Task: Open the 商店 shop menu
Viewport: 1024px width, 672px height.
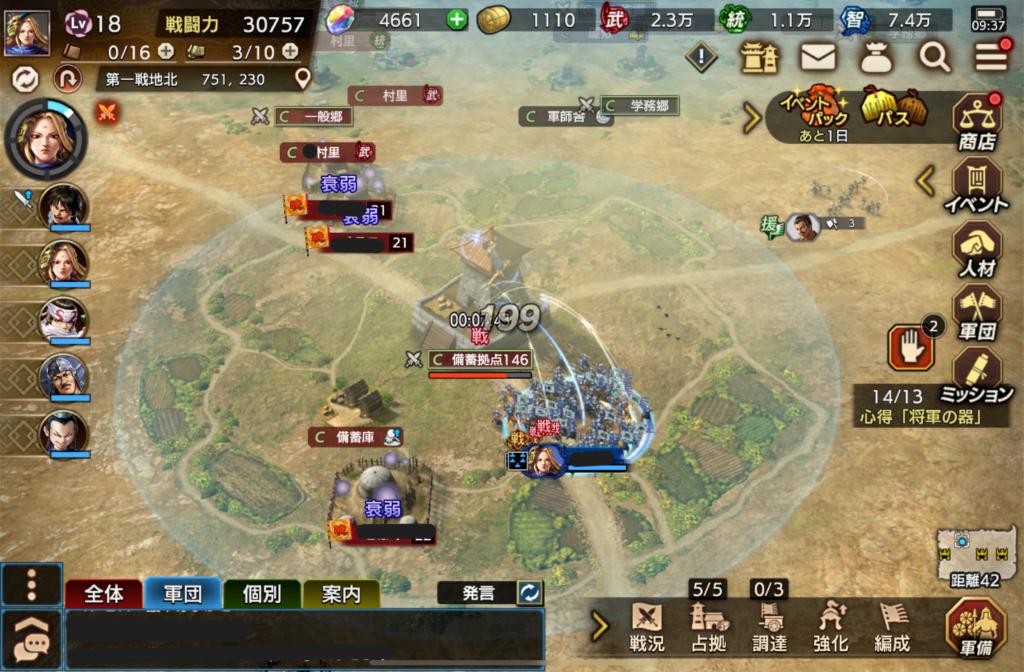Action: 977,123
